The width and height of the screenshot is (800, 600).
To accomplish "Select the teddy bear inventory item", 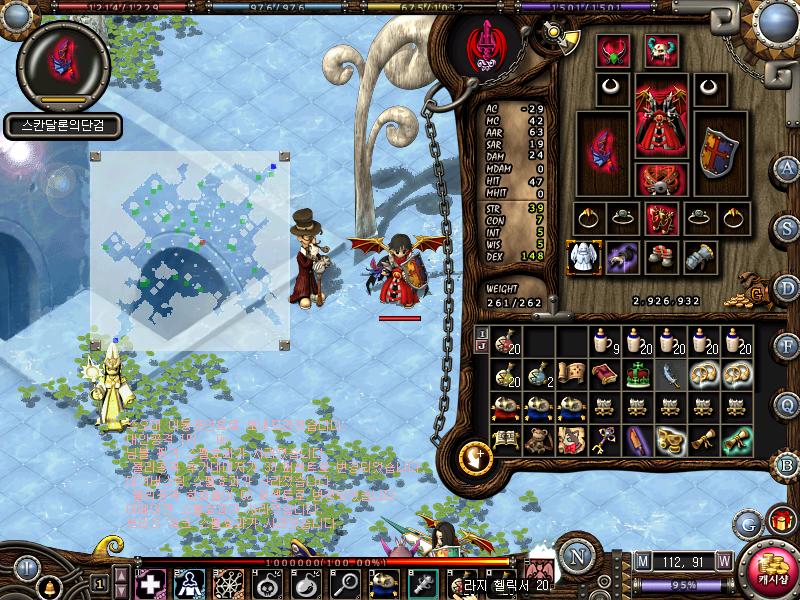I will point(540,438).
